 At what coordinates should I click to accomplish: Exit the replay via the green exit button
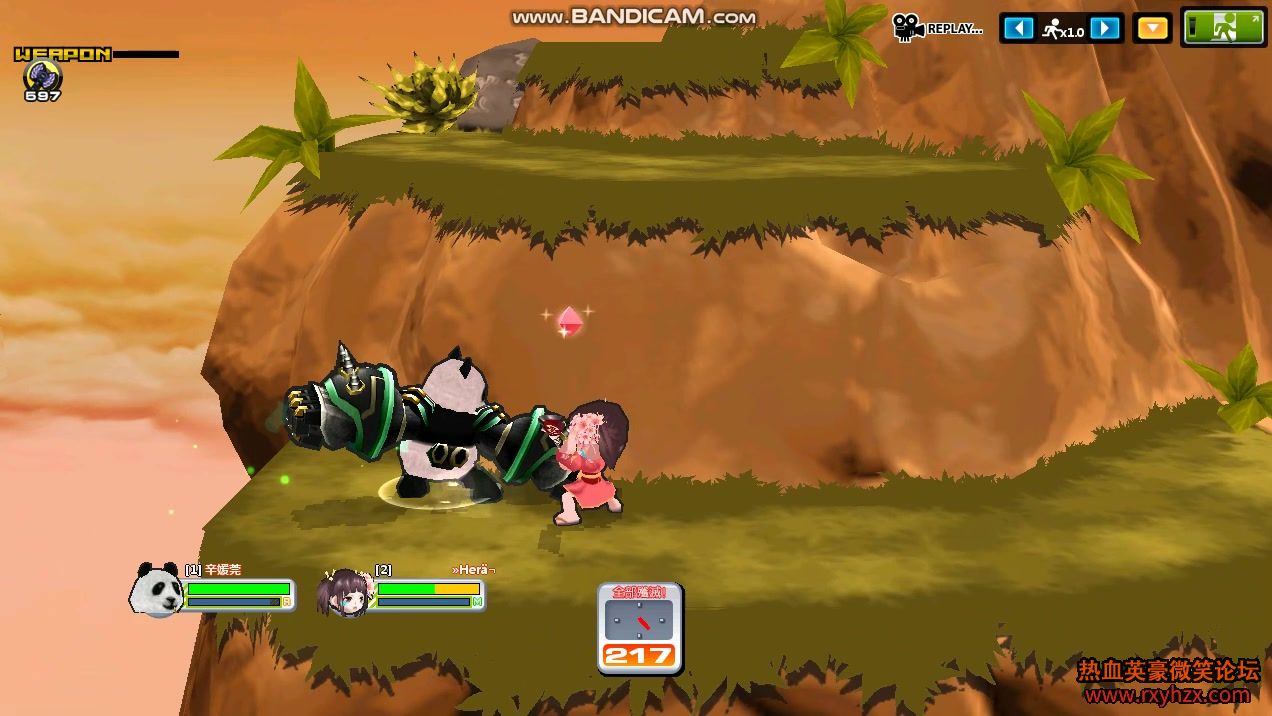coord(1224,27)
